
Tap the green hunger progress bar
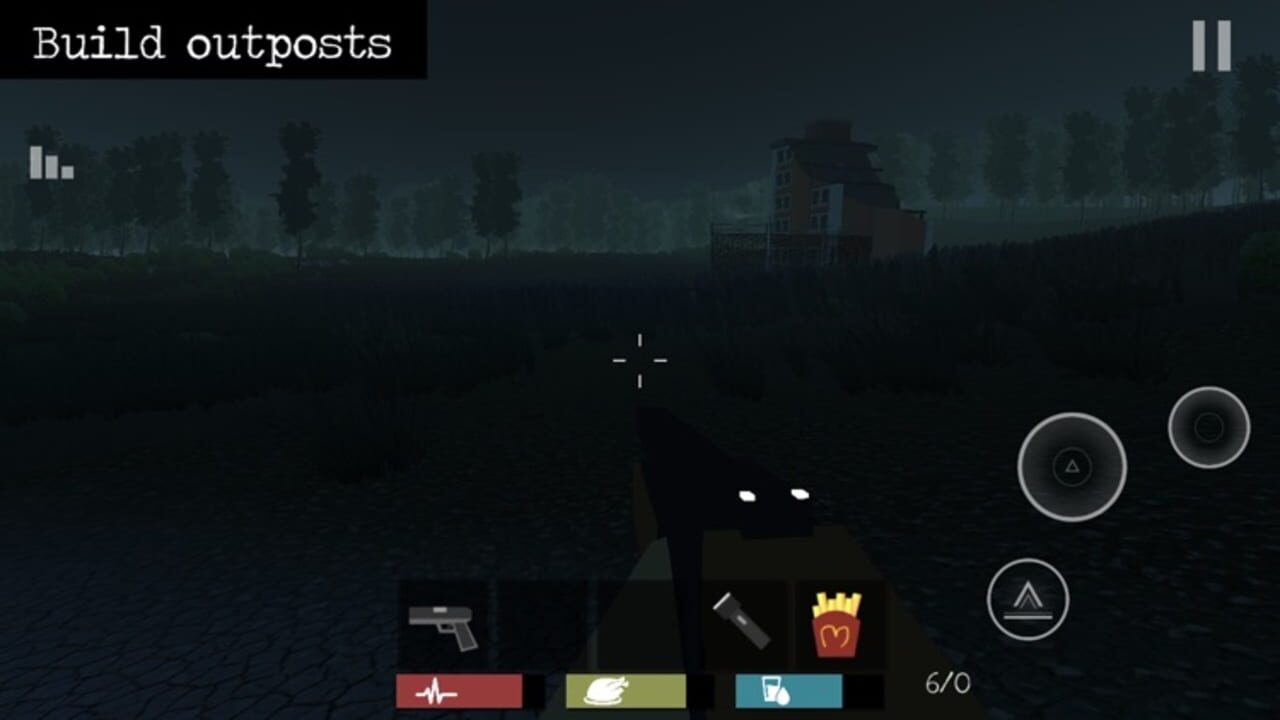click(626, 691)
